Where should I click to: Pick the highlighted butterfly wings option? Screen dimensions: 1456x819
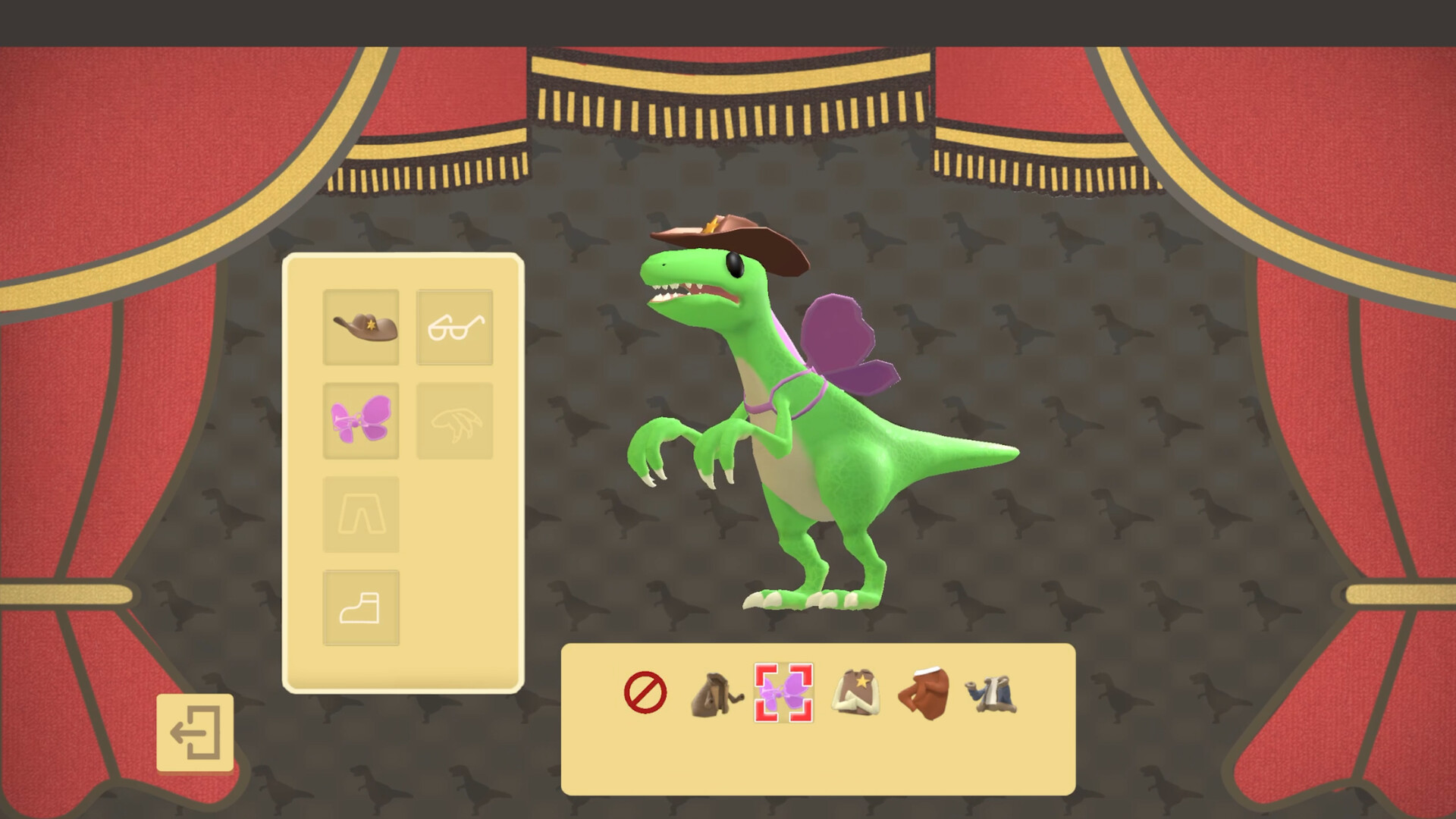point(783,692)
